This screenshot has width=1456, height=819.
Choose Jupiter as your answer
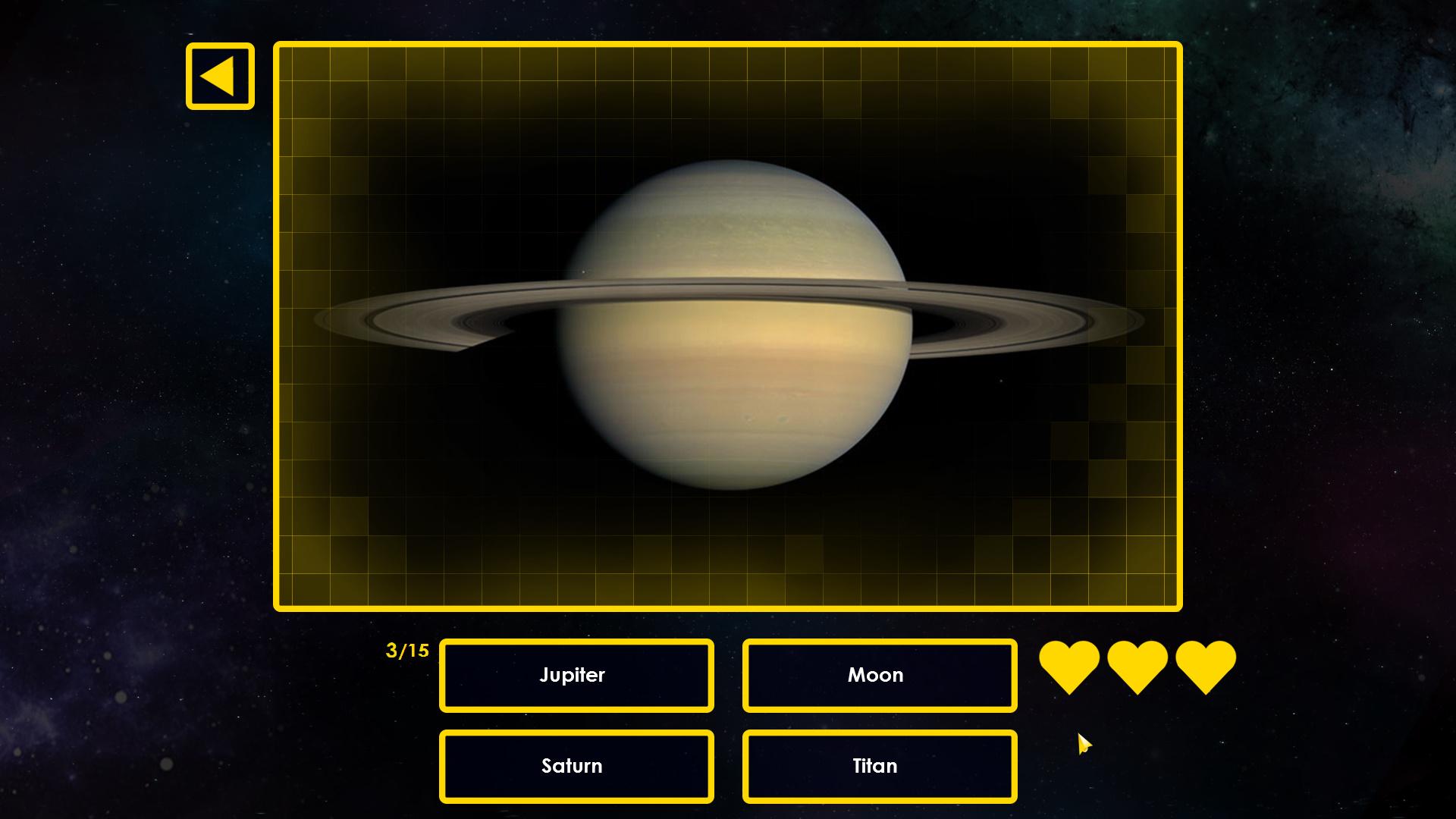[576, 675]
